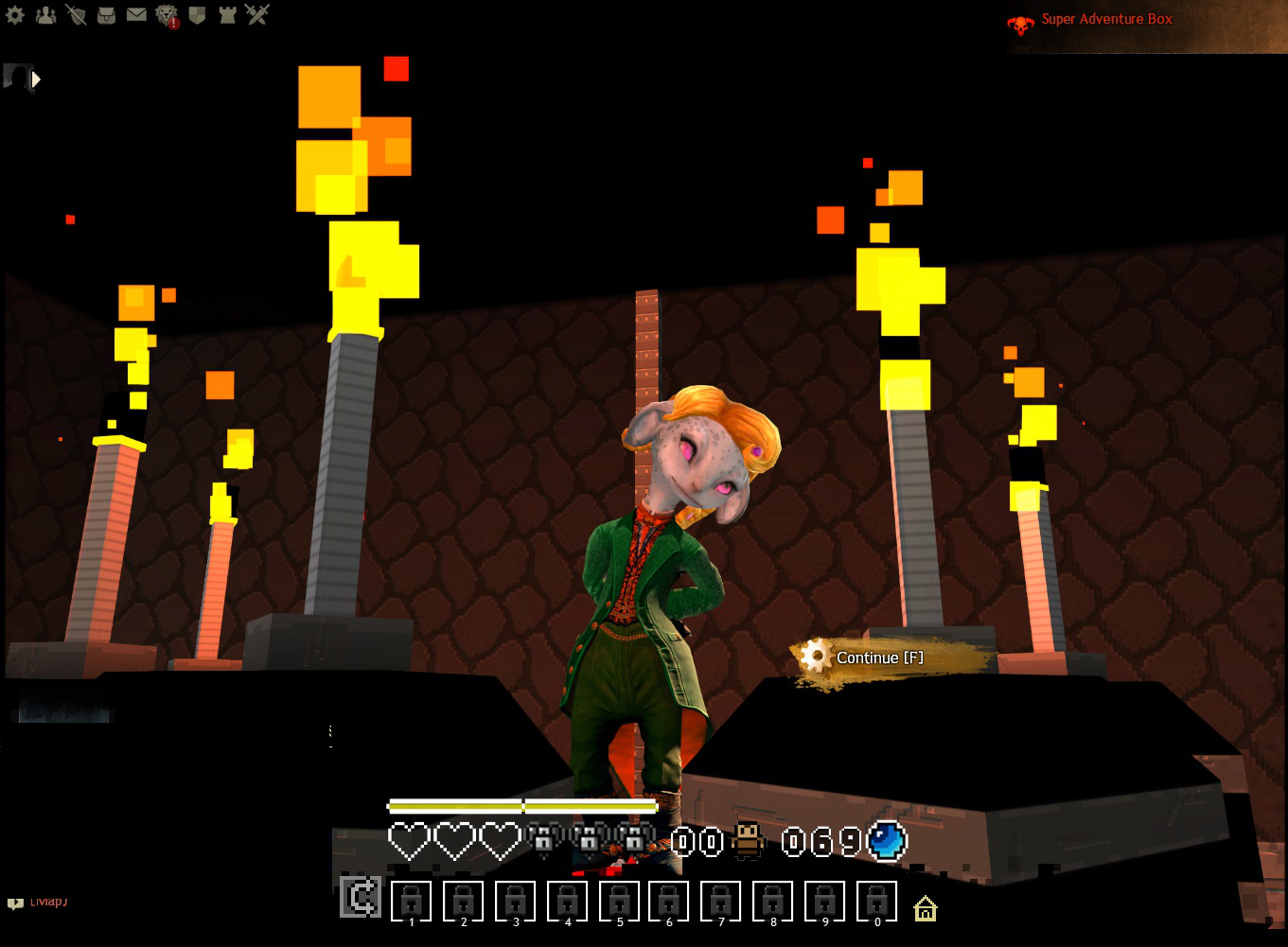
Task: Open the hero panel sword-and-shield icon
Action: click(x=76, y=15)
